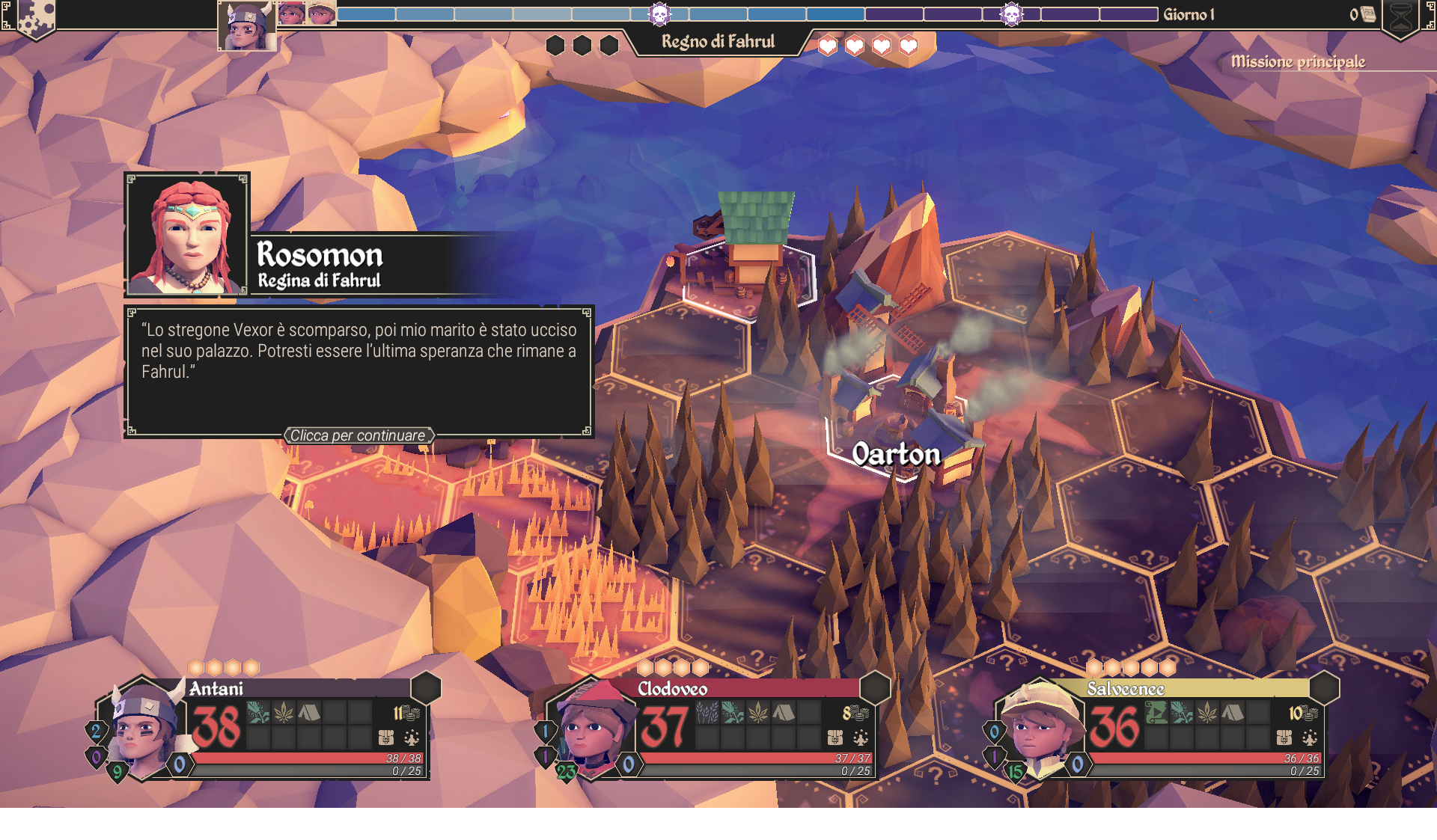
Task: Select the herb leaf item in Clodoveo's belt
Action: (x=758, y=712)
